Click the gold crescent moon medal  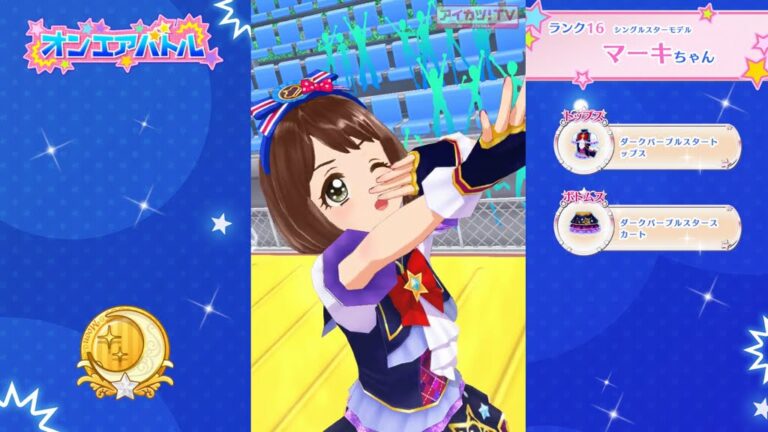tap(124, 349)
